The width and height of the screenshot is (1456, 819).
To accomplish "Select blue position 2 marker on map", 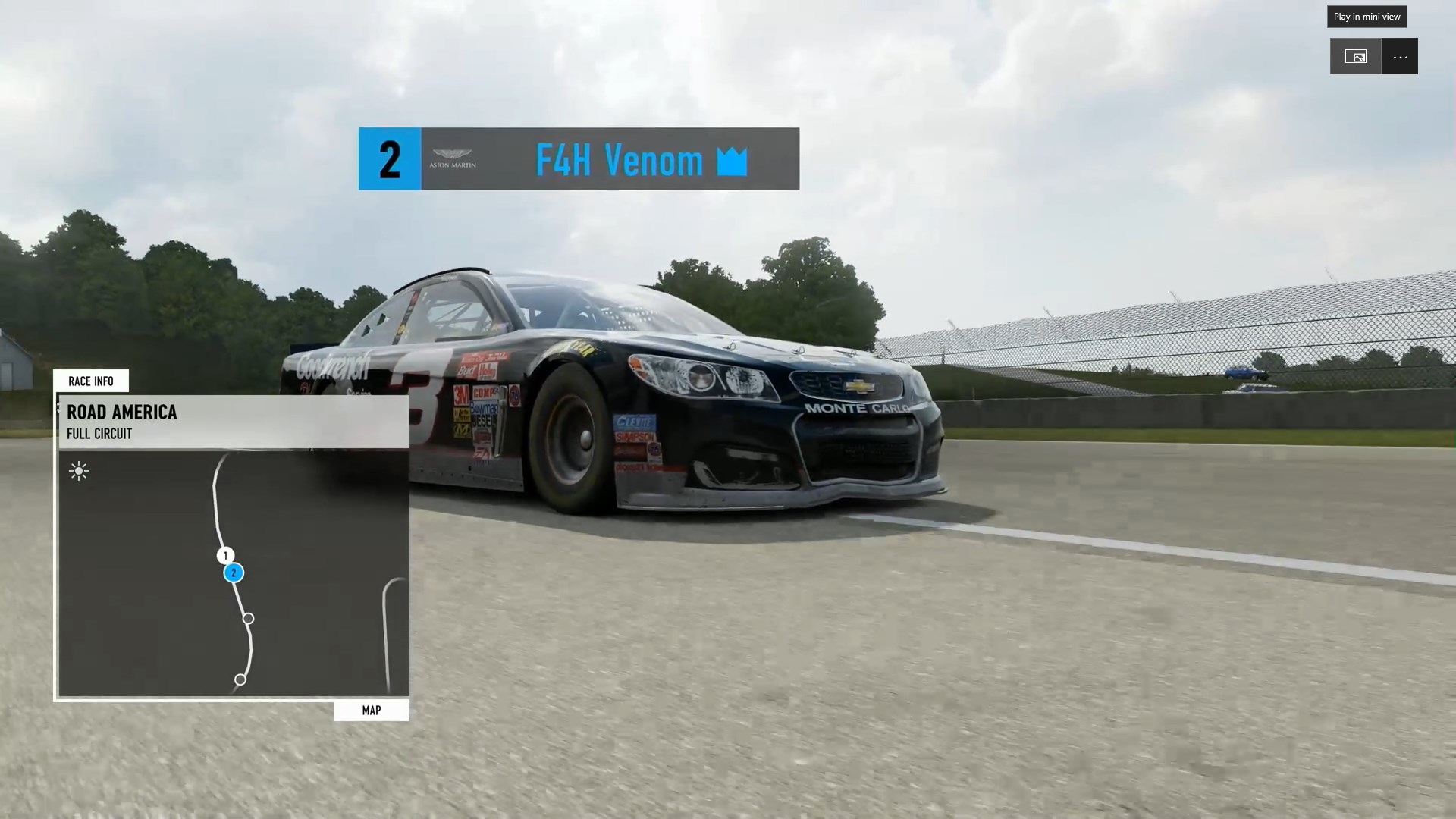I will 234,573.
